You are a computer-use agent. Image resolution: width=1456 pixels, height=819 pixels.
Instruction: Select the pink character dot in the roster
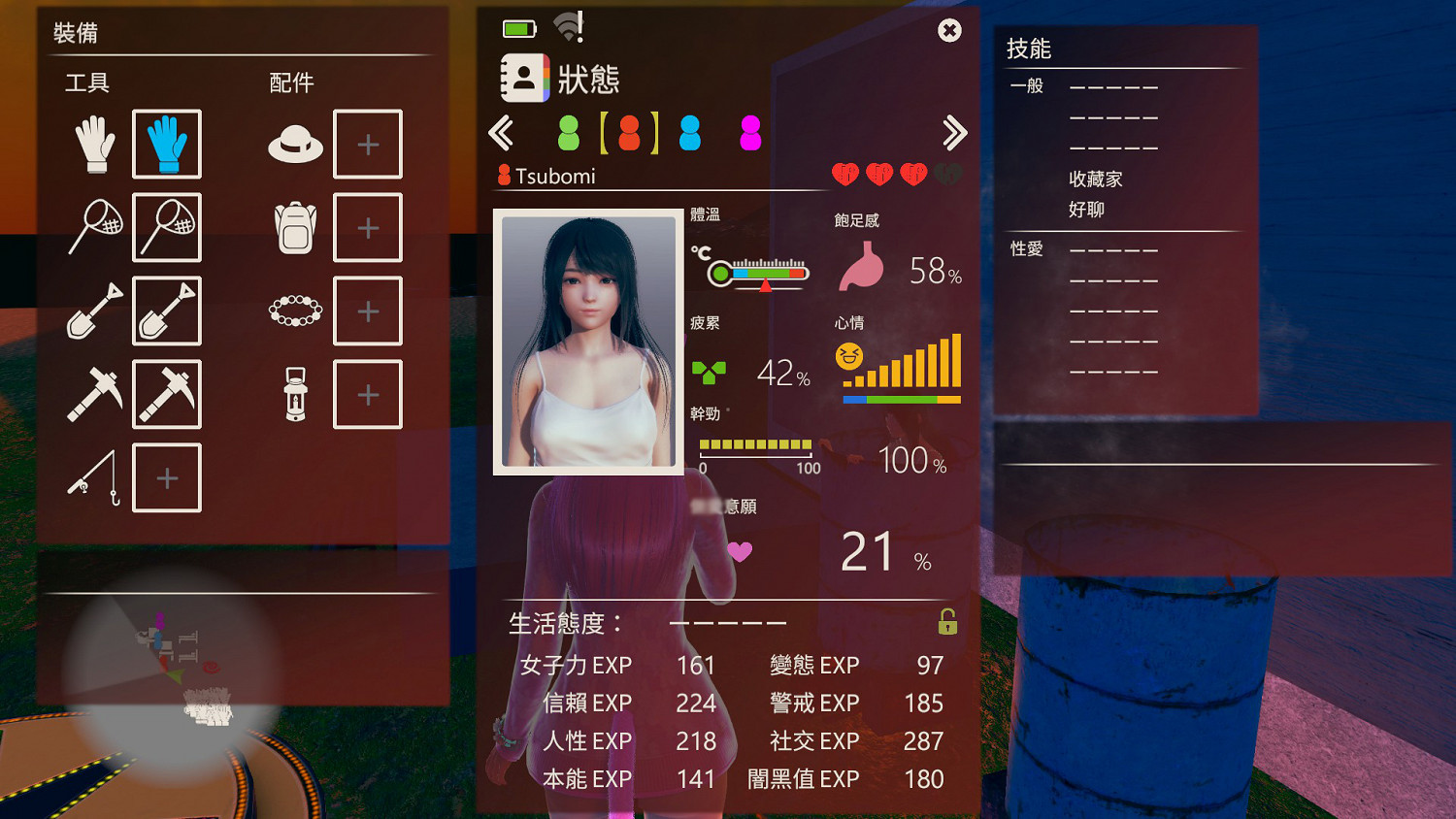748,133
